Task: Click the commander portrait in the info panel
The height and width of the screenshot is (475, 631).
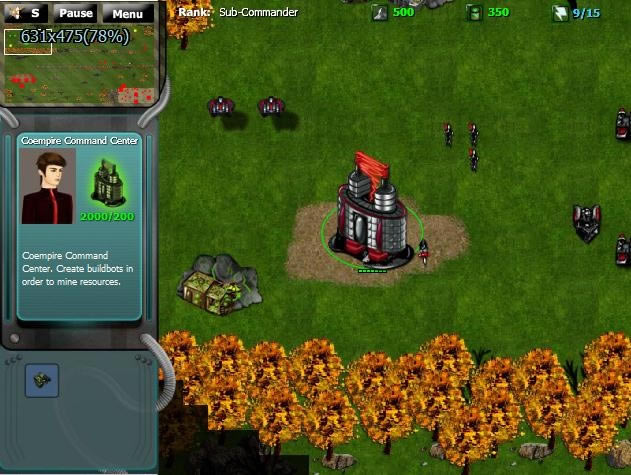Action: (x=48, y=186)
